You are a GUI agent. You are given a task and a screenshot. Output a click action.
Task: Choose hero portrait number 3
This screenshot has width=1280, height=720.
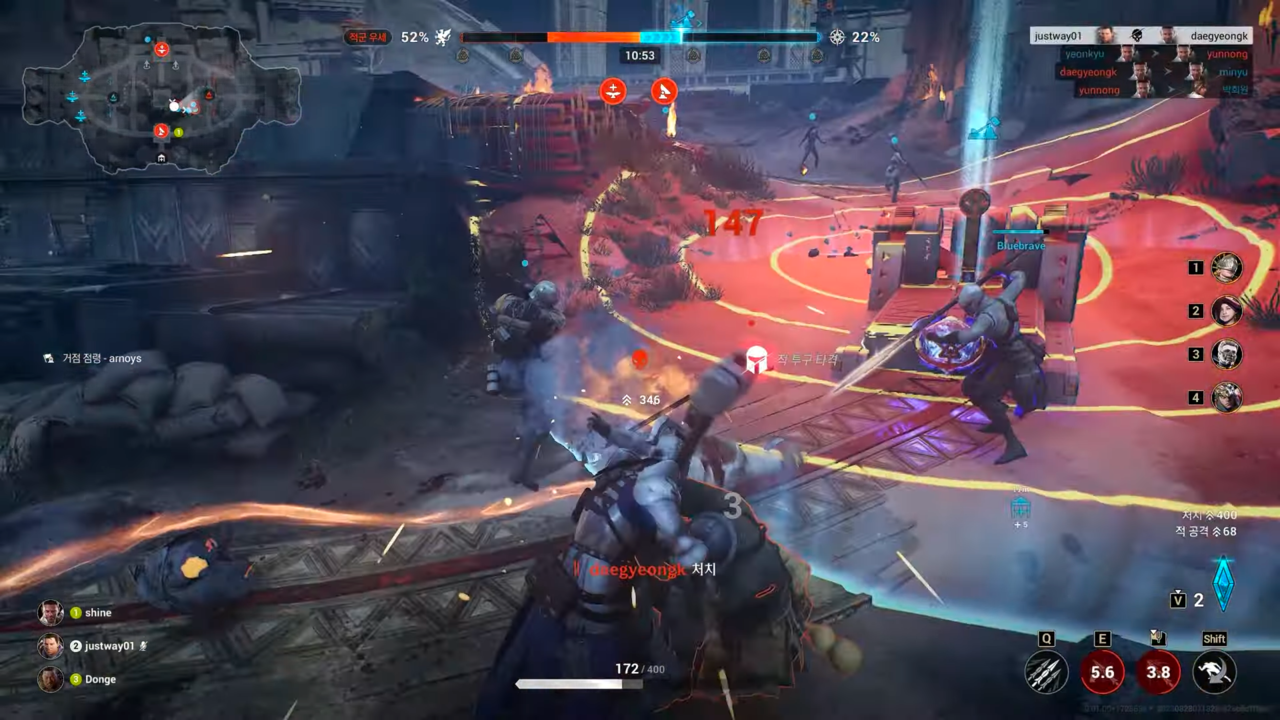[x=1227, y=354]
